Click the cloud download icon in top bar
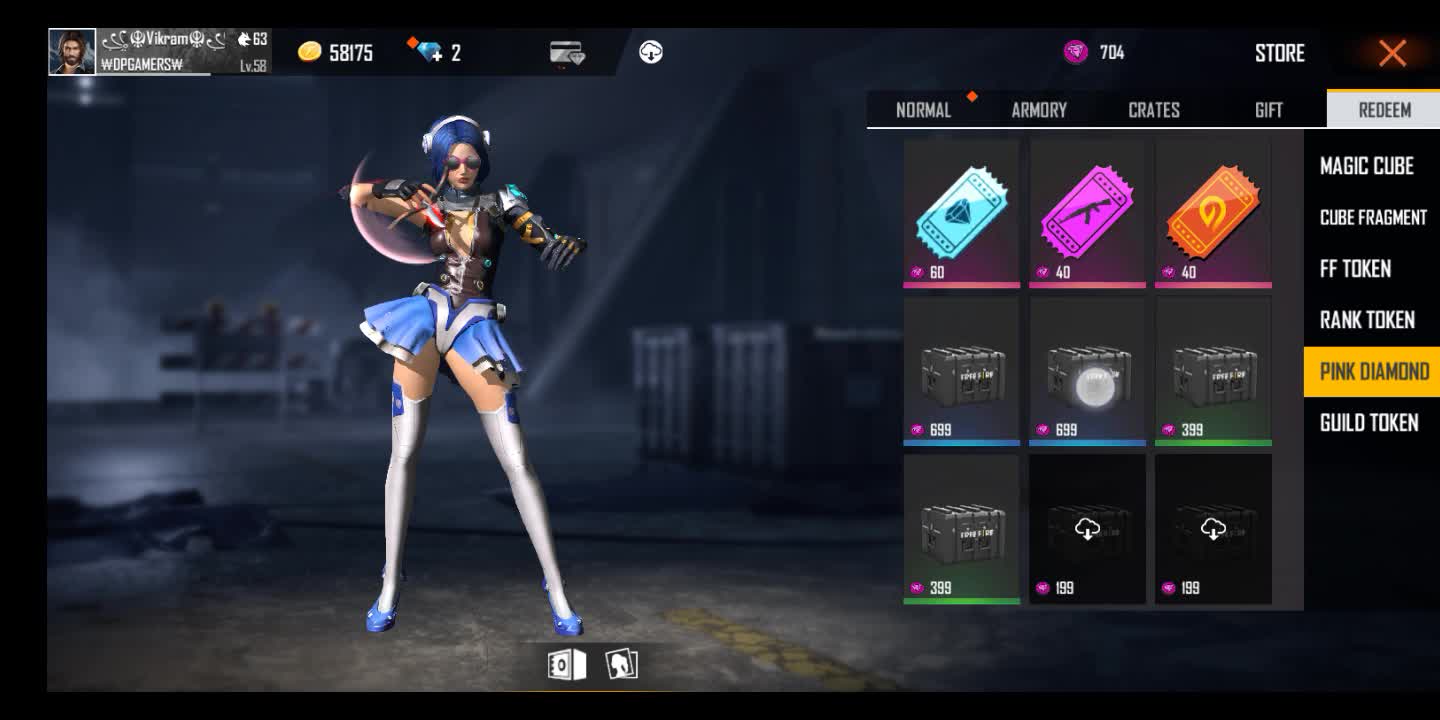The width and height of the screenshot is (1440, 720). tap(651, 52)
